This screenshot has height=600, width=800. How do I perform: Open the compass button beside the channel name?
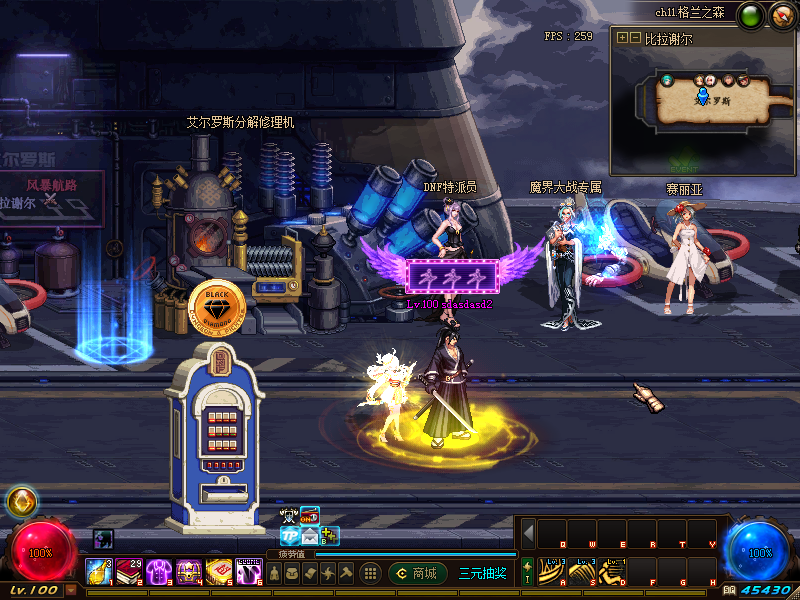coord(781,15)
